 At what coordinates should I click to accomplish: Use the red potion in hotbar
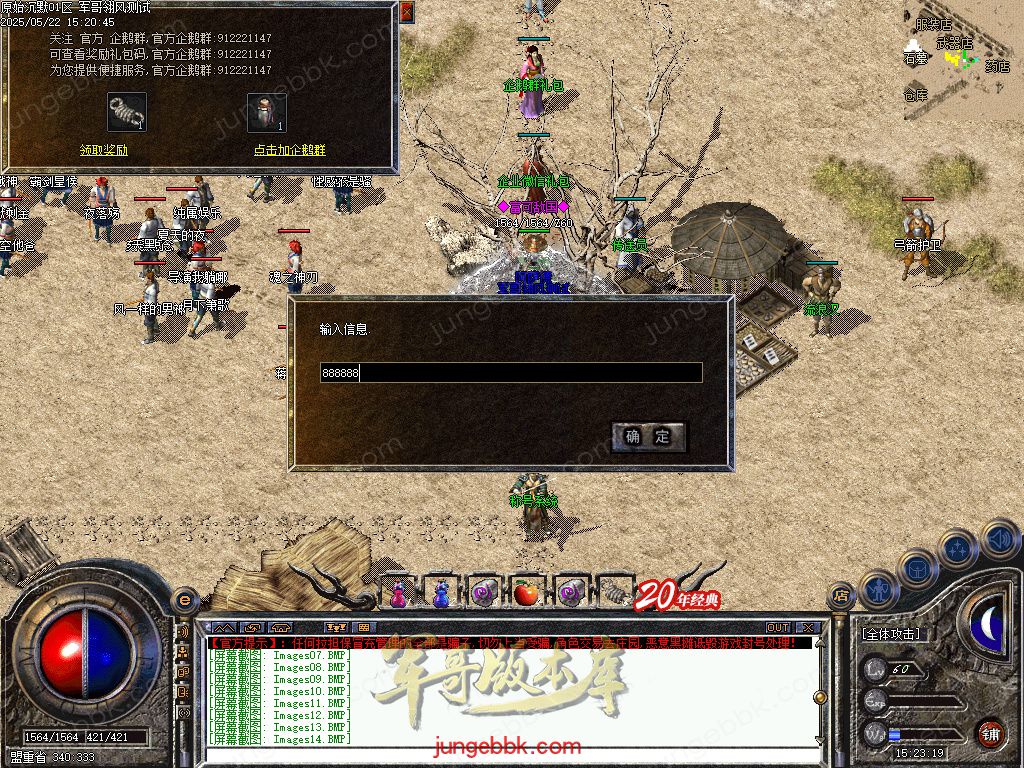(x=398, y=593)
